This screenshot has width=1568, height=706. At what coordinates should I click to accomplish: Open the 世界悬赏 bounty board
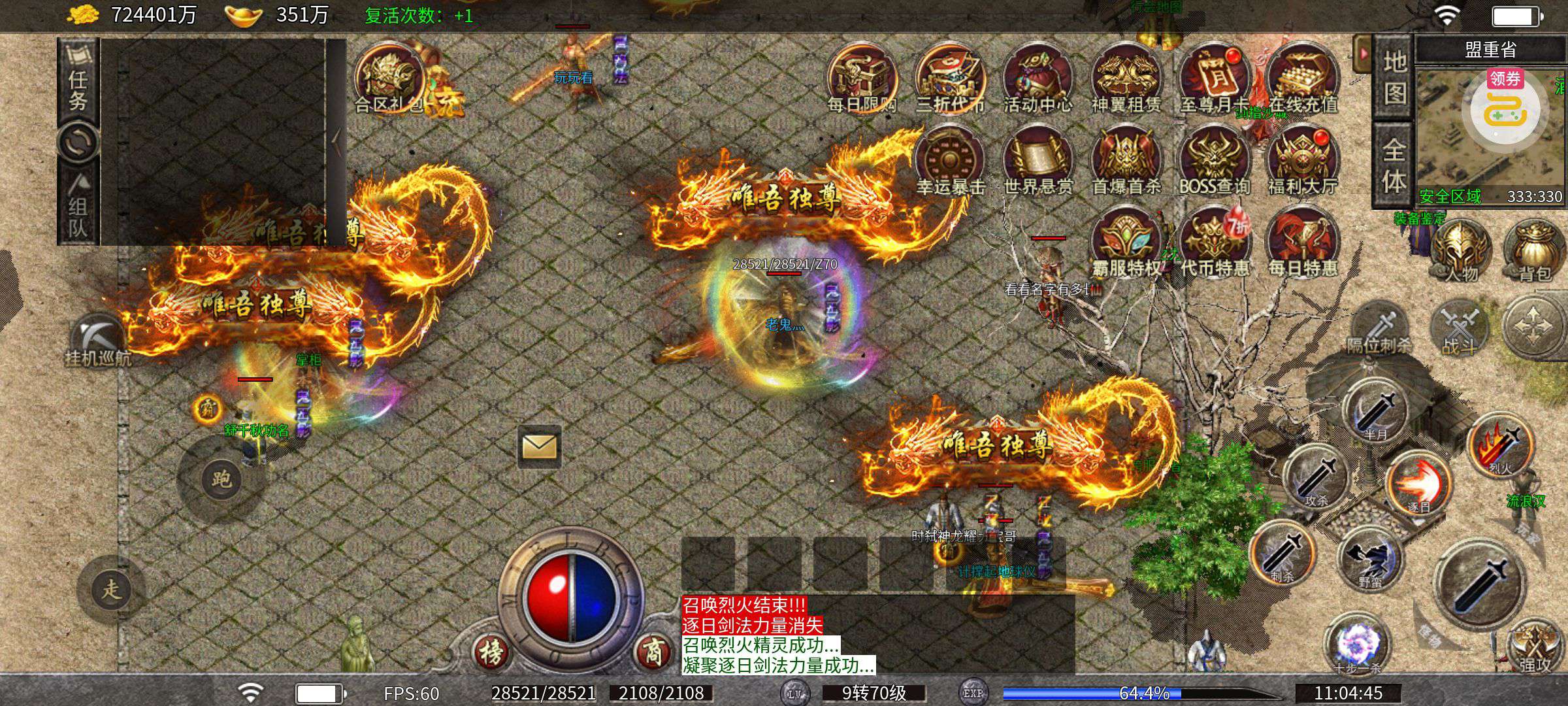[1037, 161]
